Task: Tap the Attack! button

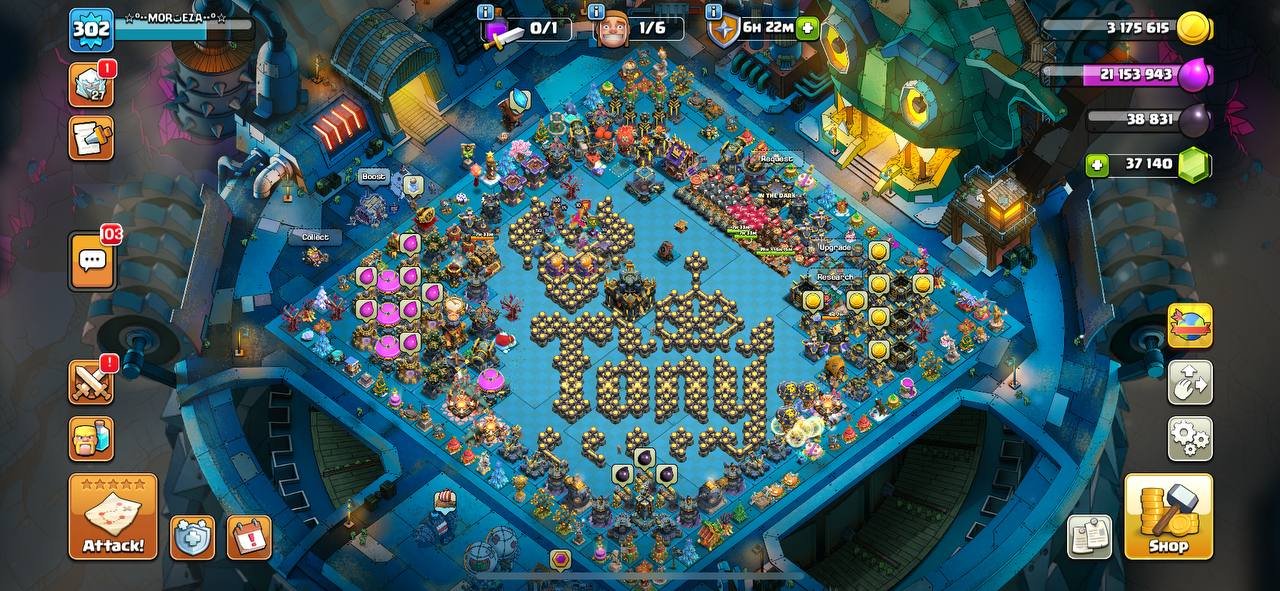Action: [x=113, y=516]
